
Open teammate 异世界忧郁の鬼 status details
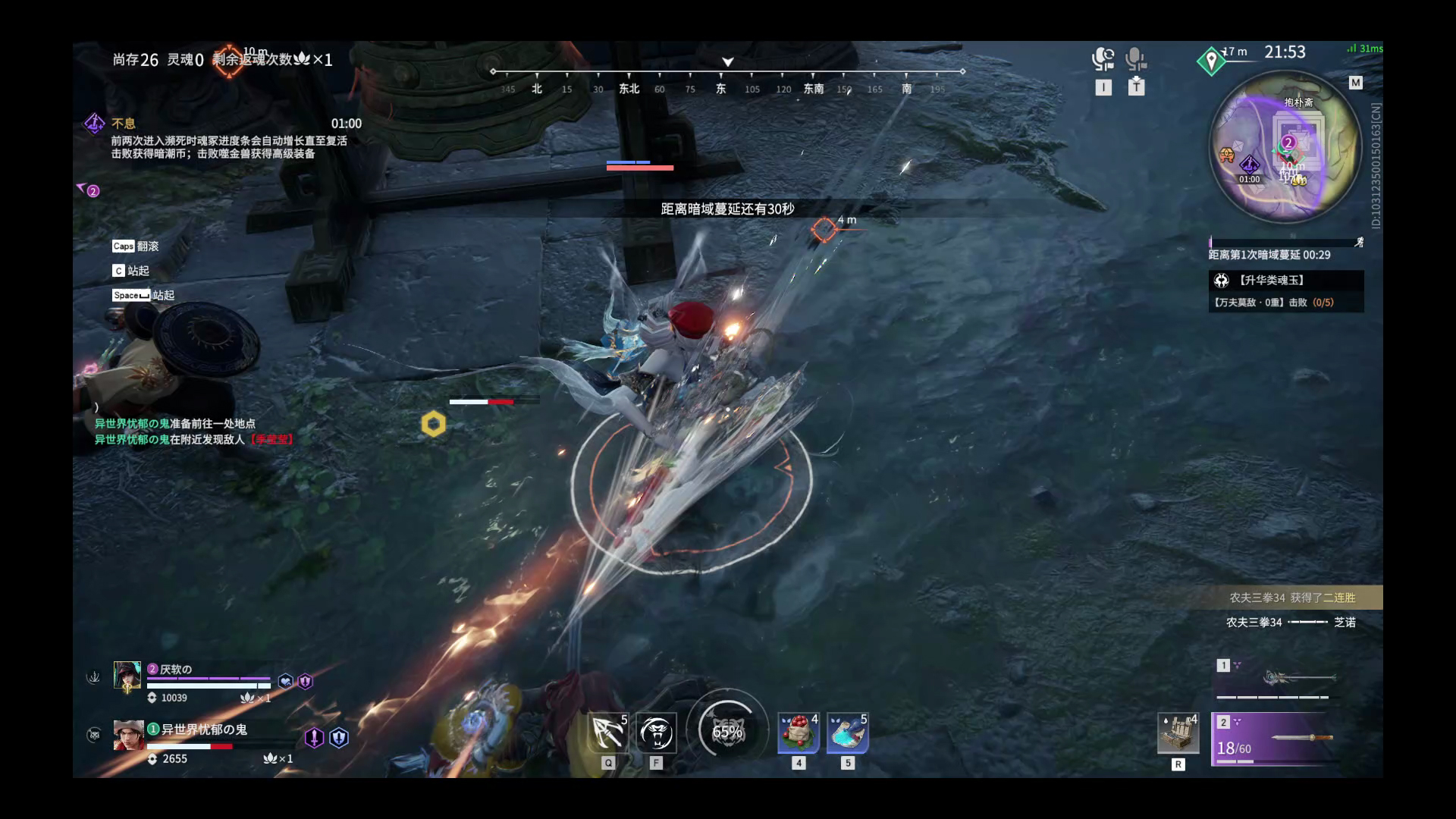pos(127,737)
